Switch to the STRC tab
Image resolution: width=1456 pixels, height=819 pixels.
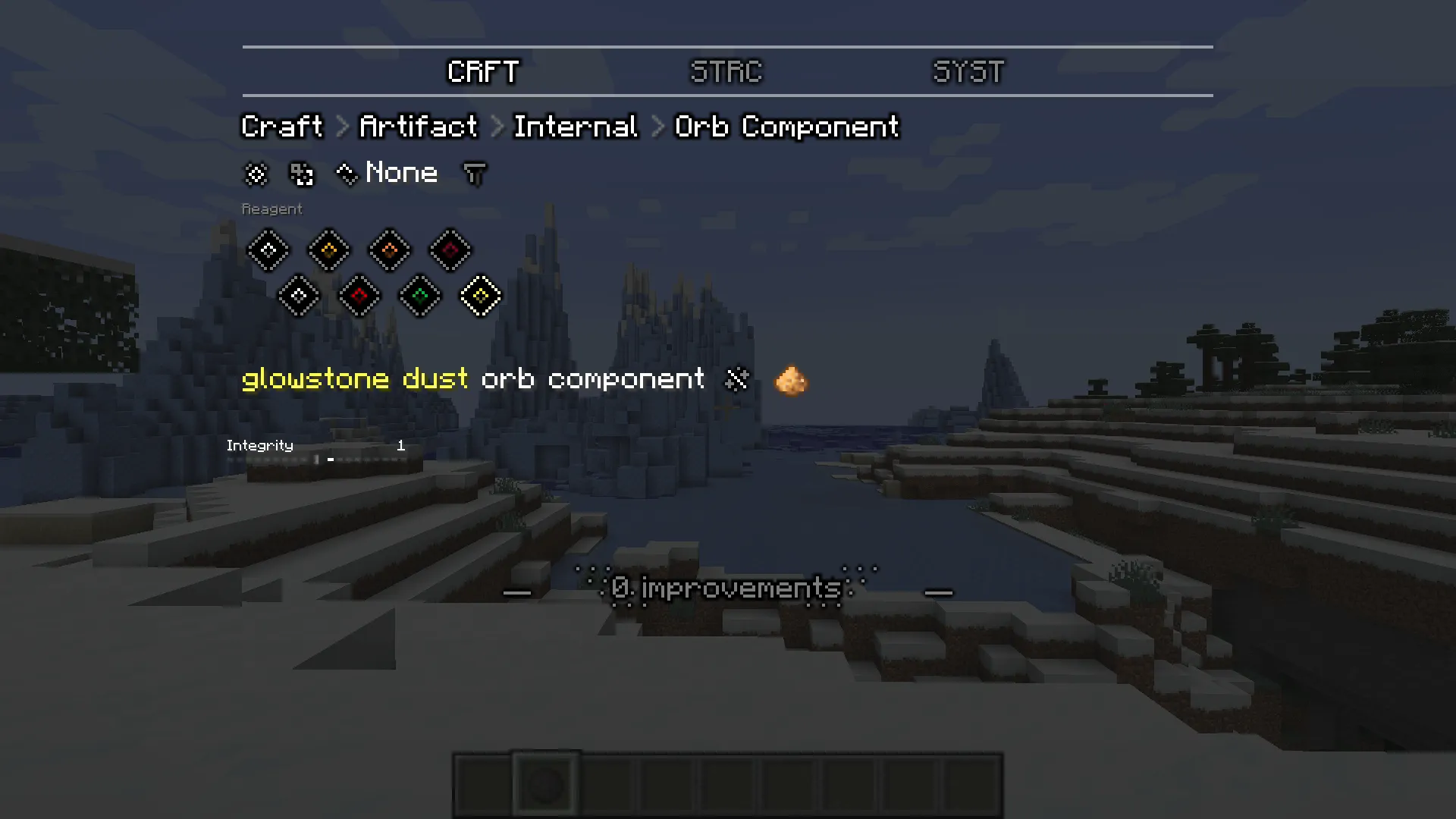pyautogui.click(x=725, y=72)
